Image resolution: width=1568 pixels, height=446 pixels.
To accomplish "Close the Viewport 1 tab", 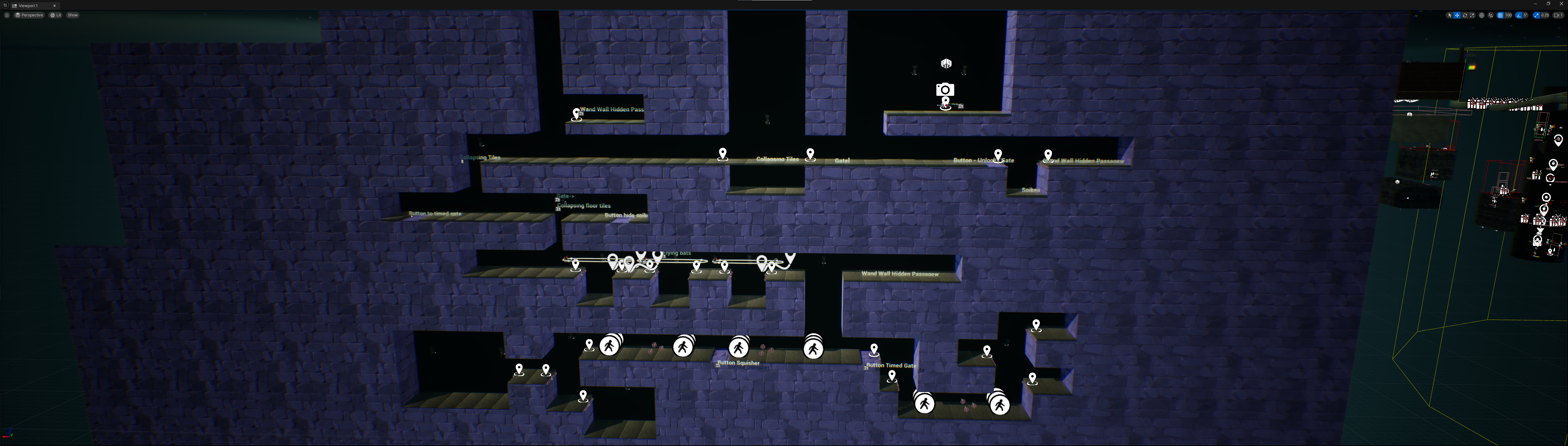I will click(55, 6).
